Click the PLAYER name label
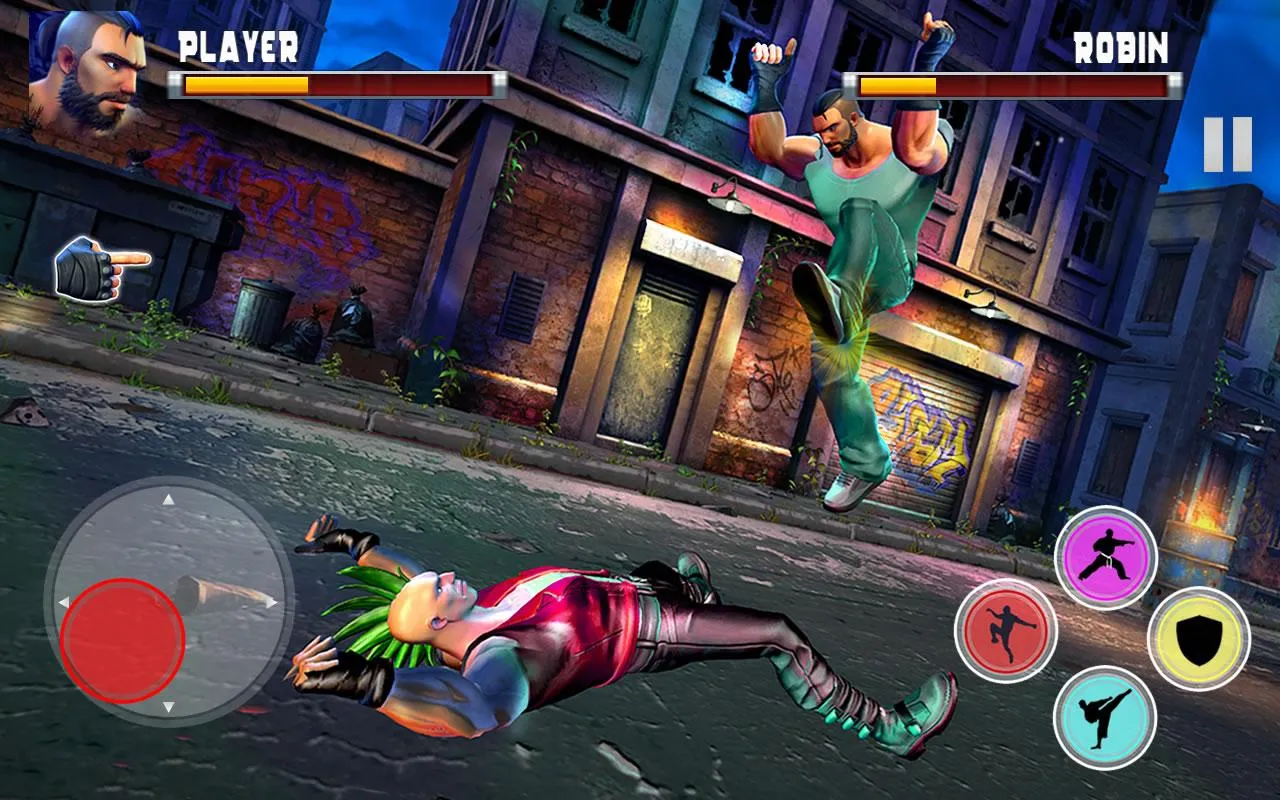Viewport: 1280px width, 800px height. coord(239,45)
